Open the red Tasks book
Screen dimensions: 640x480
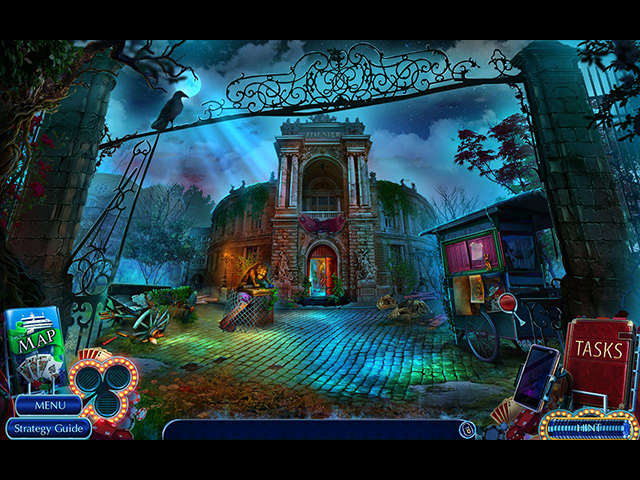tap(598, 360)
